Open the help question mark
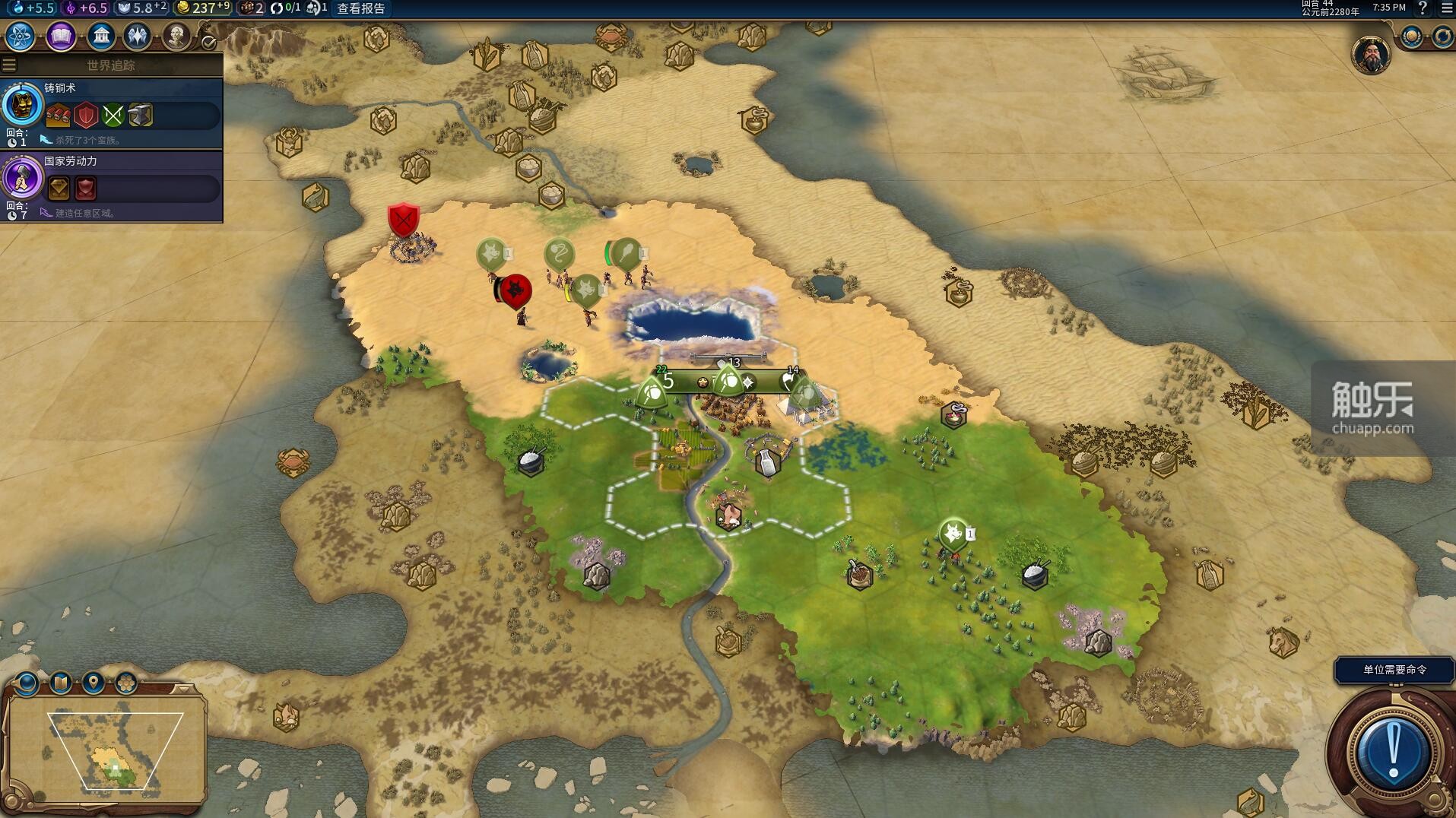The height and width of the screenshot is (818, 1456). pyautogui.click(x=1423, y=8)
